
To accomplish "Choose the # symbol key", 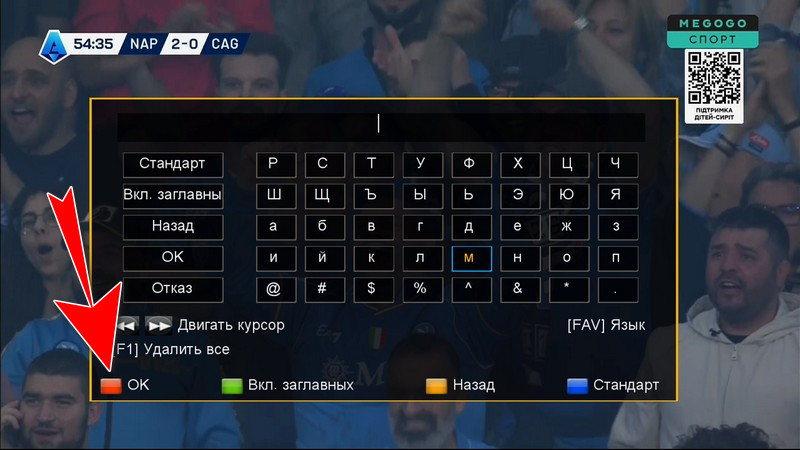I will tap(323, 289).
